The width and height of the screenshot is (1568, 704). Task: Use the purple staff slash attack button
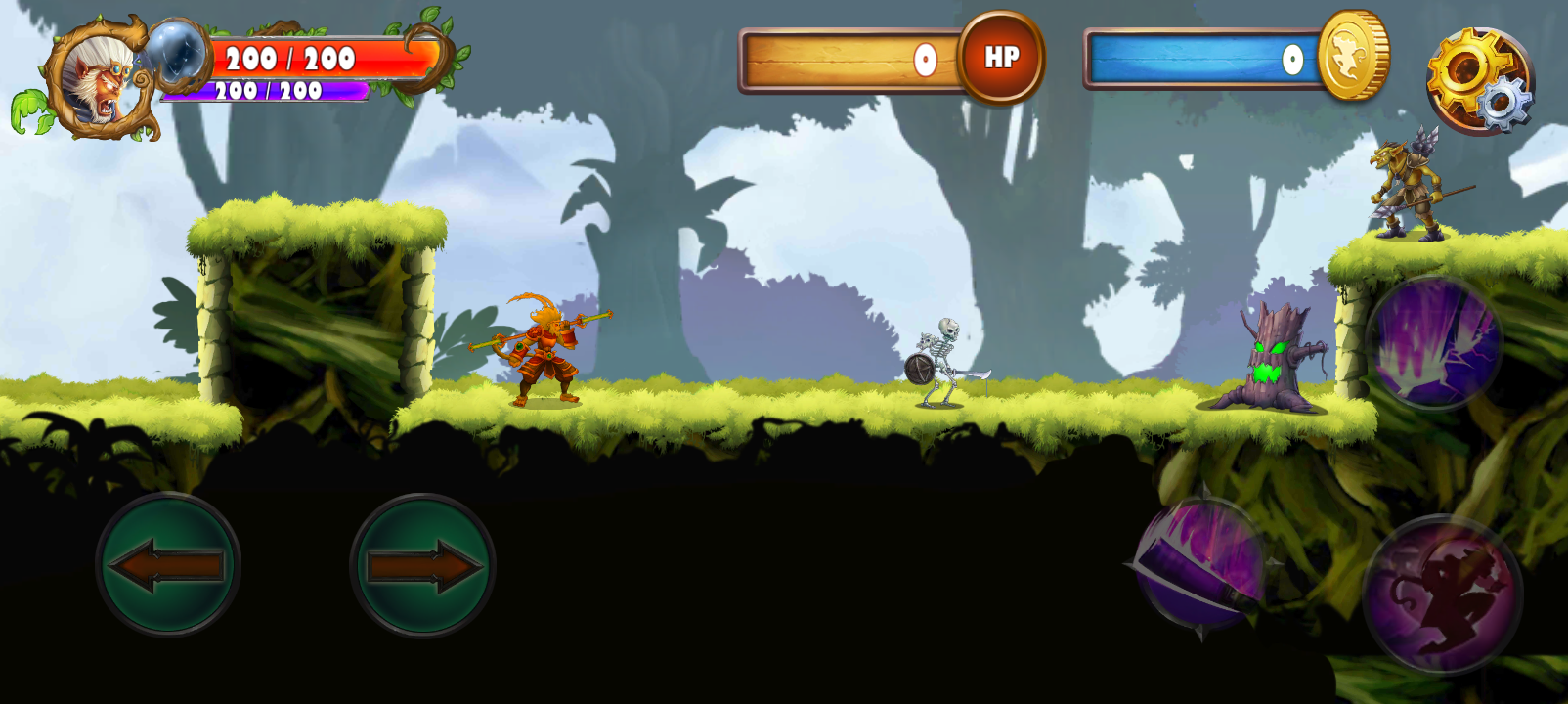pos(1201,563)
